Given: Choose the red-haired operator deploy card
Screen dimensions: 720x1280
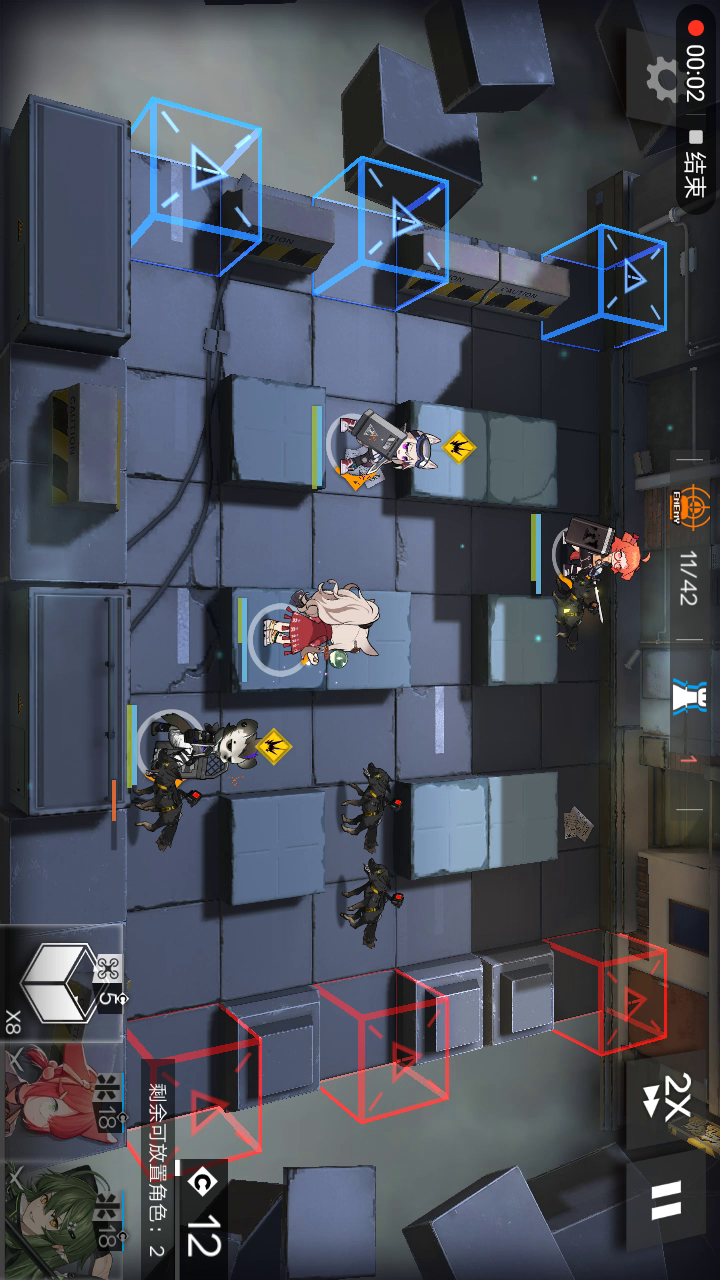Looking at the screenshot, I should [60, 1098].
